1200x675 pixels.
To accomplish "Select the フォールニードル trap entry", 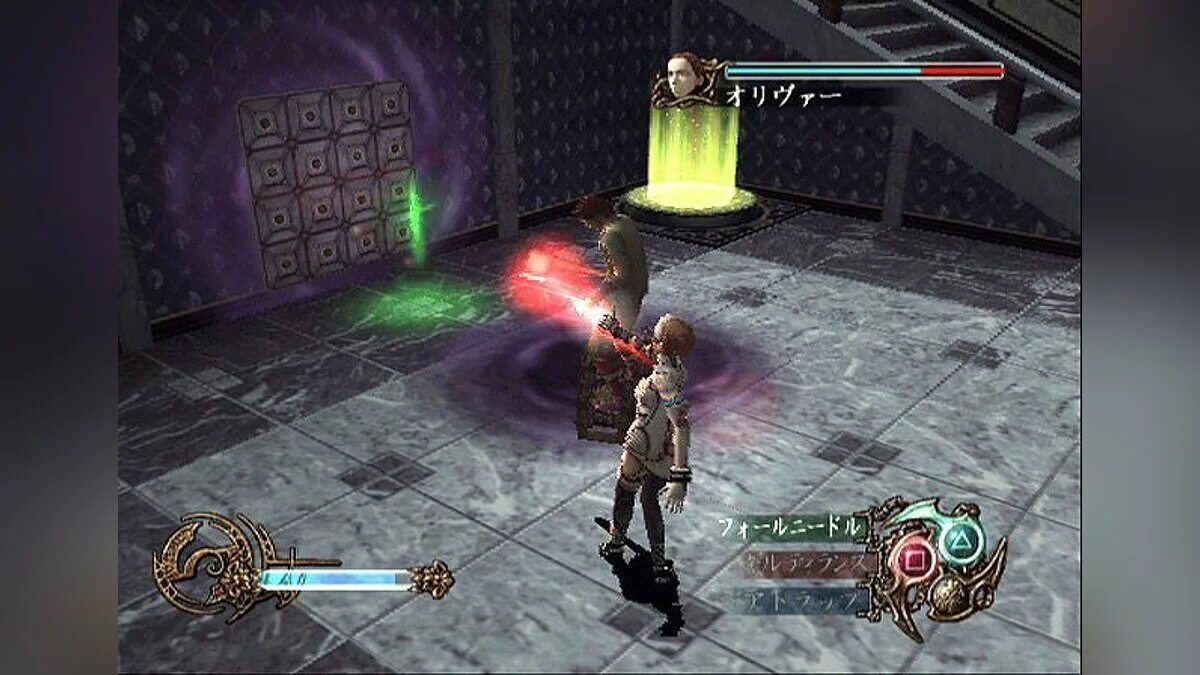I will pyautogui.click(x=790, y=527).
